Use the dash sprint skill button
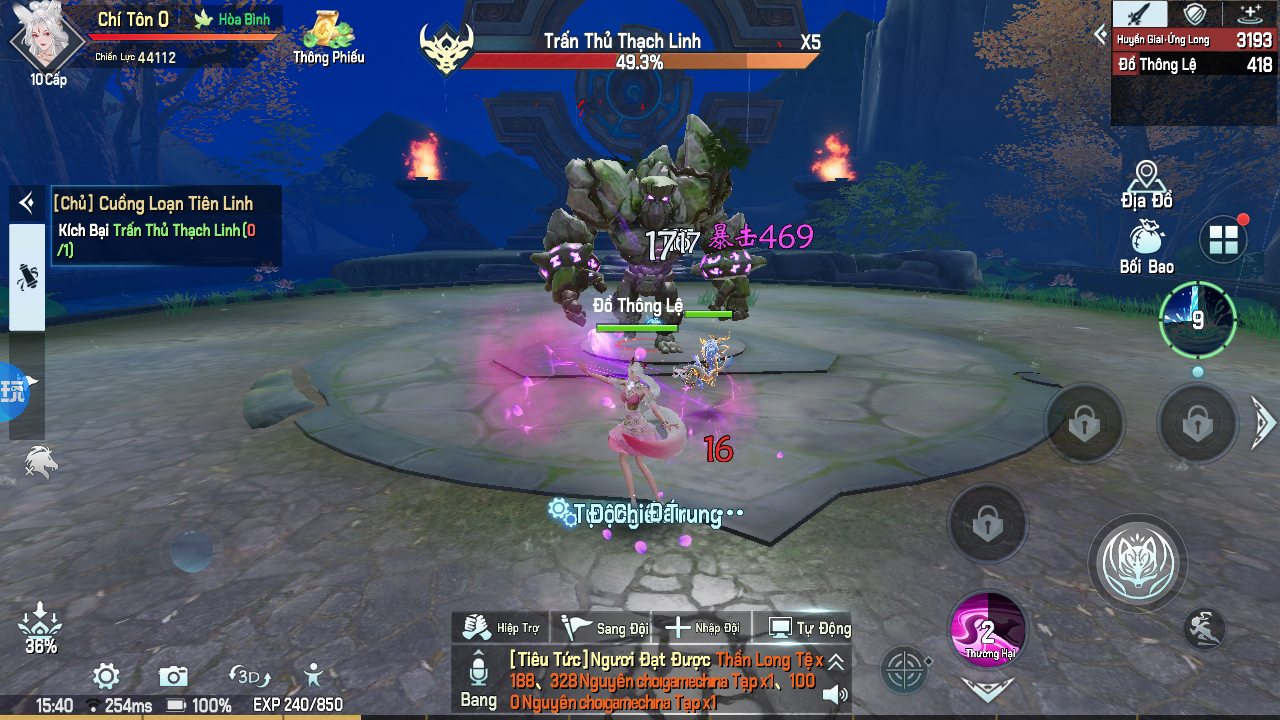The height and width of the screenshot is (720, 1280). click(x=1205, y=628)
